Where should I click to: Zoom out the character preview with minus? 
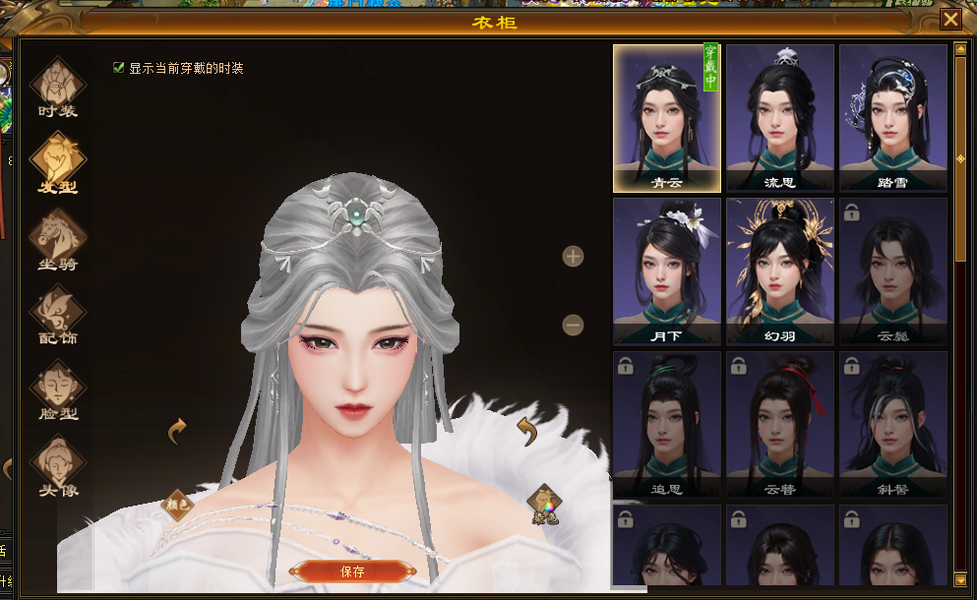(x=573, y=325)
